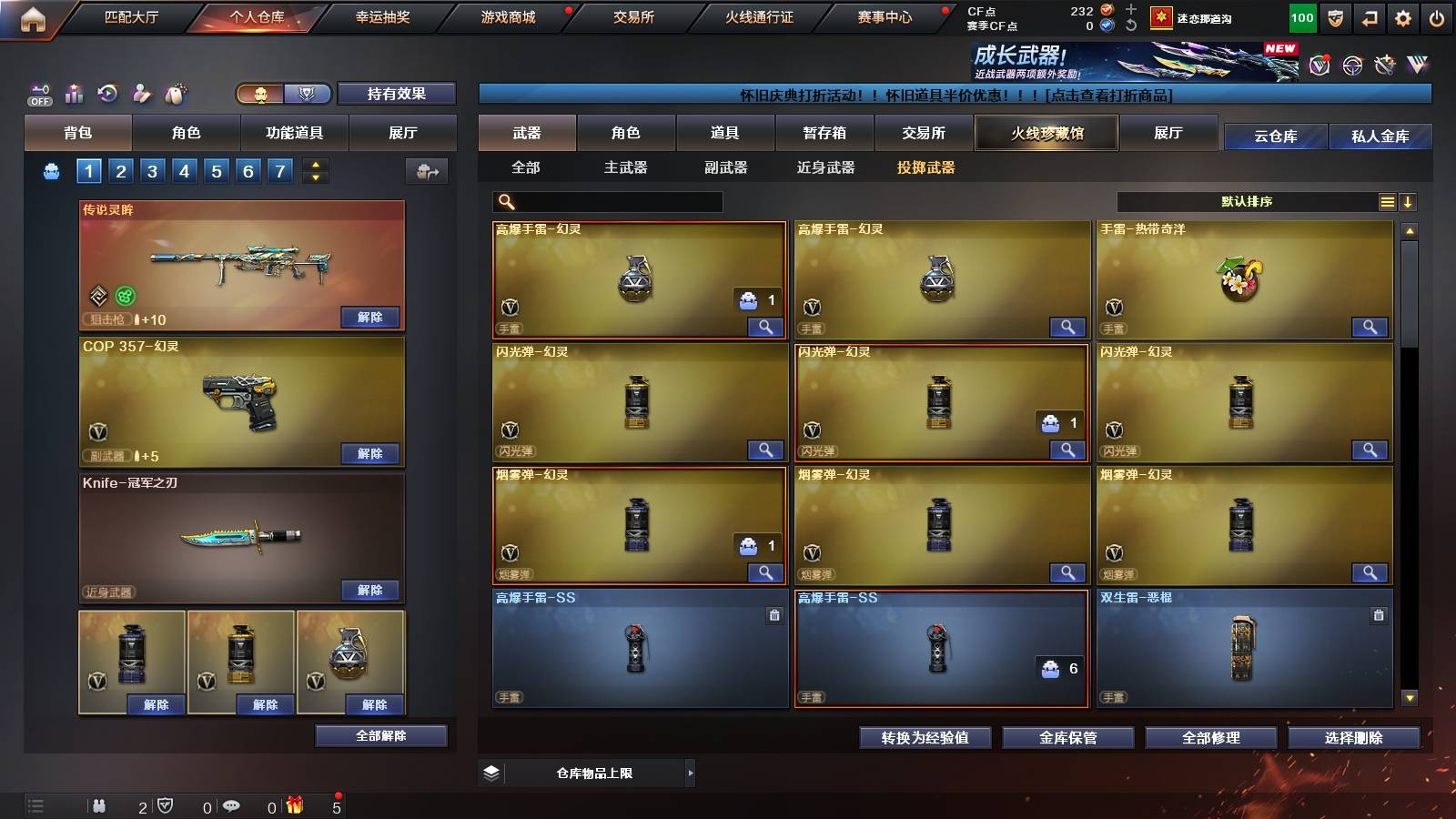Select the 投掷武器 category tab

(927, 167)
